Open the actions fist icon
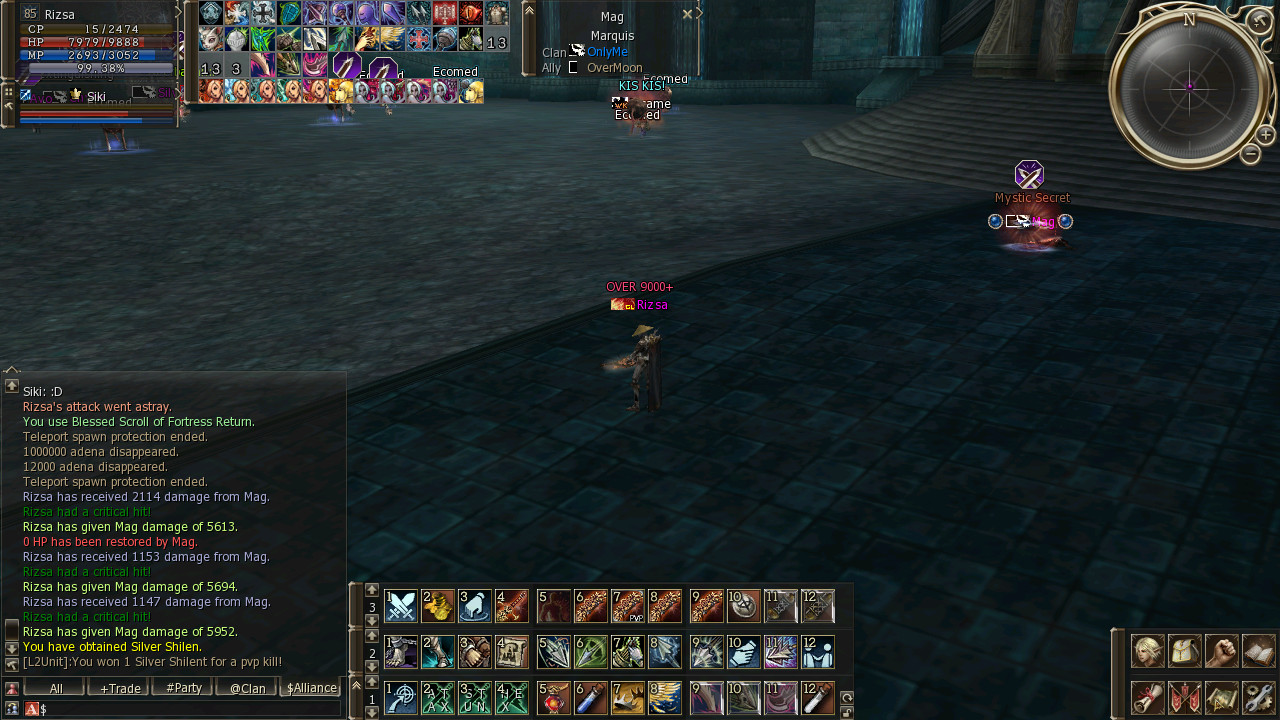 [x=1221, y=651]
